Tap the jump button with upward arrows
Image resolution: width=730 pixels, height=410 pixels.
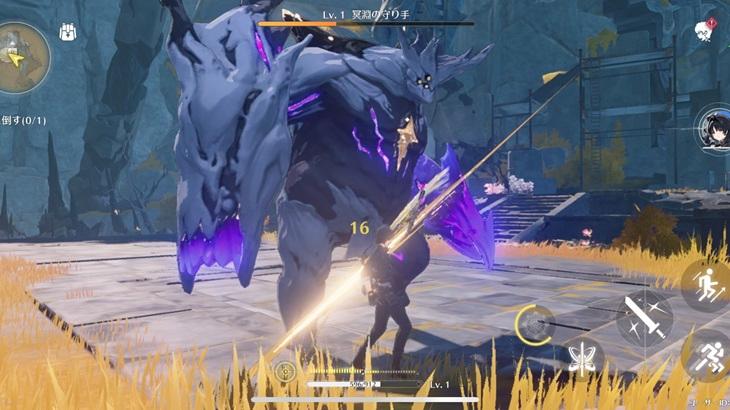pyautogui.click(x=707, y=285)
